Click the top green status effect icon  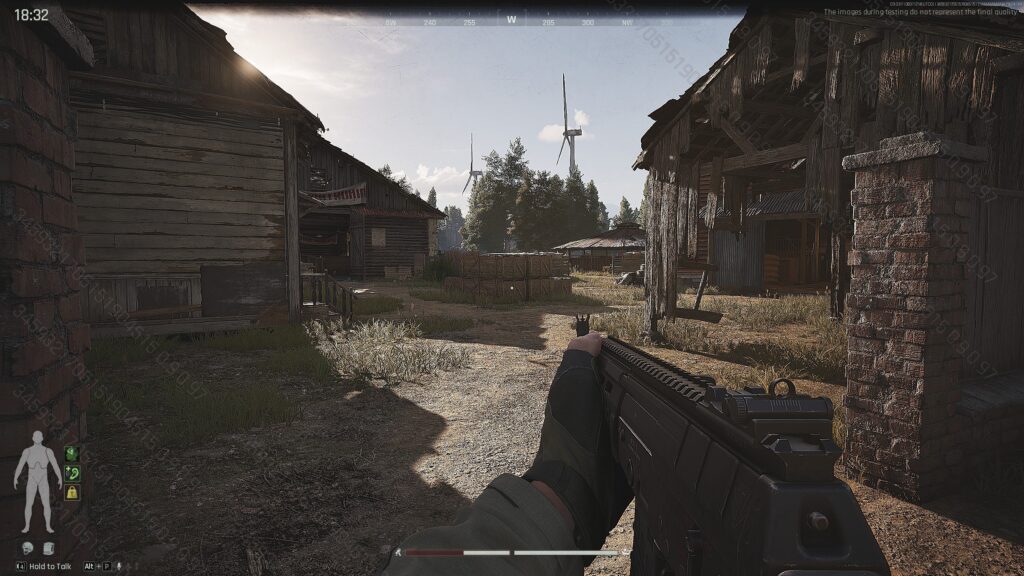click(x=72, y=454)
